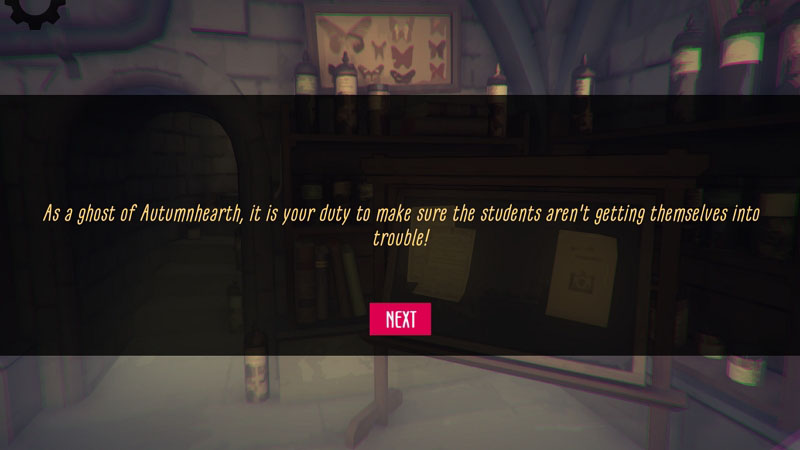Image resolution: width=800 pixels, height=450 pixels.
Task: Open settings via the gear icon
Action: click(32, 10)
